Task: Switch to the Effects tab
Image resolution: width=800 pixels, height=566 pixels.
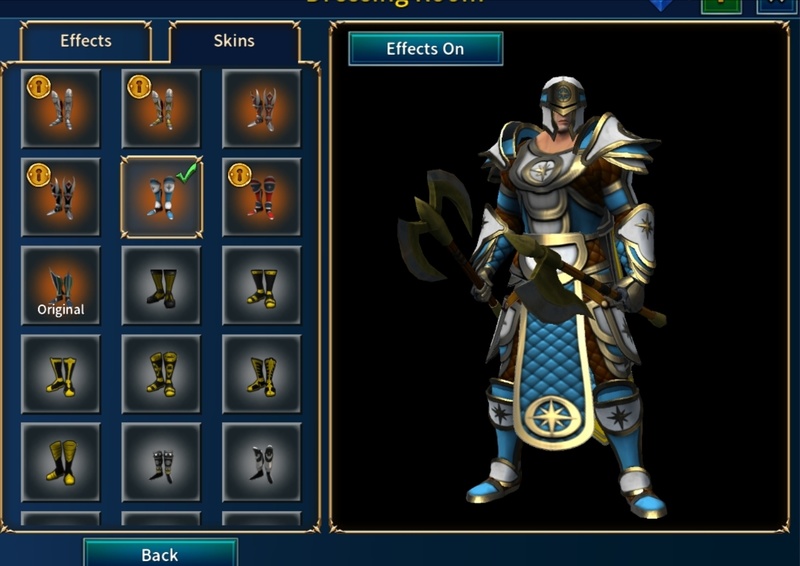Action: 86,42
